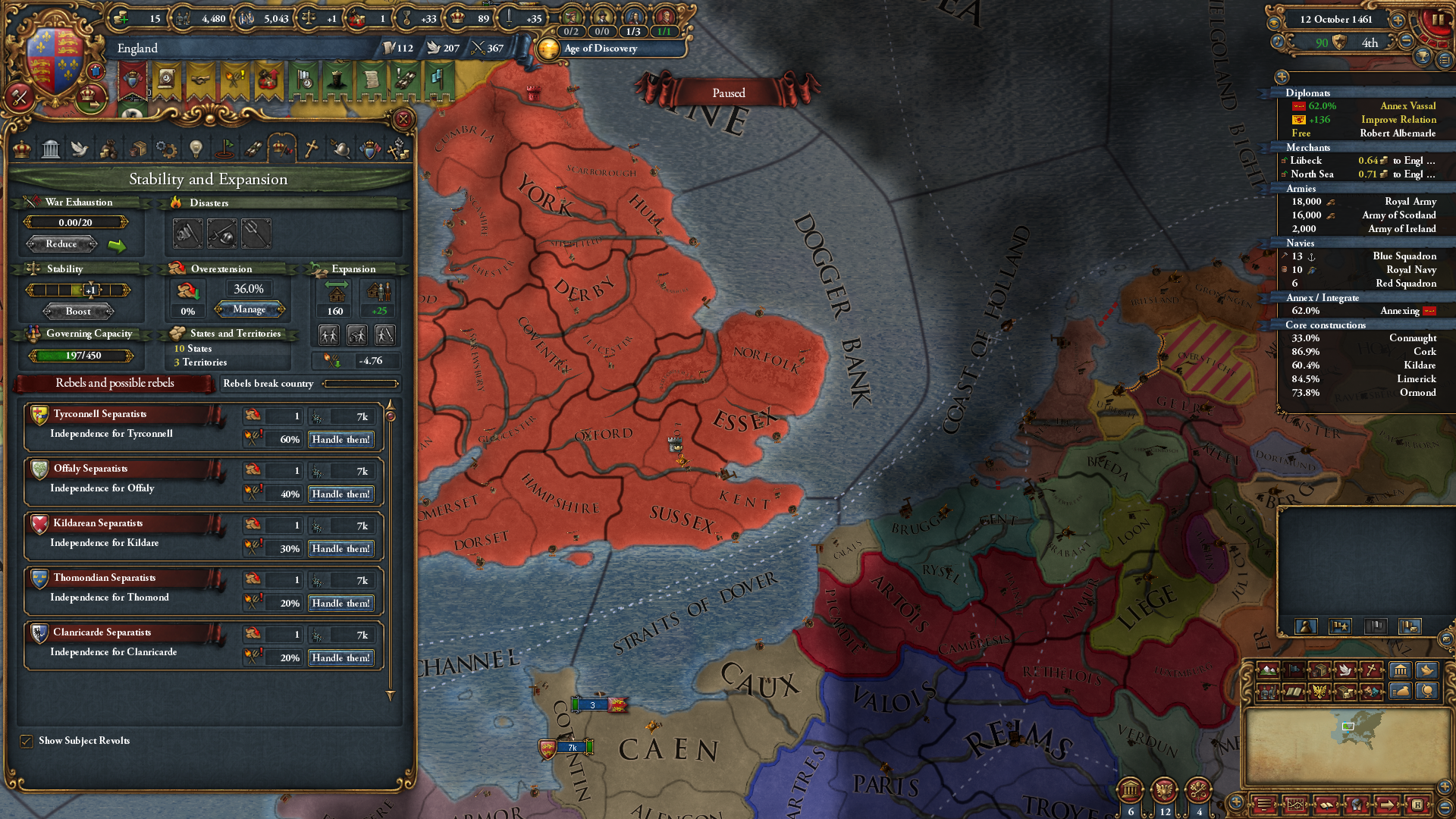Switch to the Court tab (crown icon)
The width and height of the screenshot is (1456, 819).
21,149
